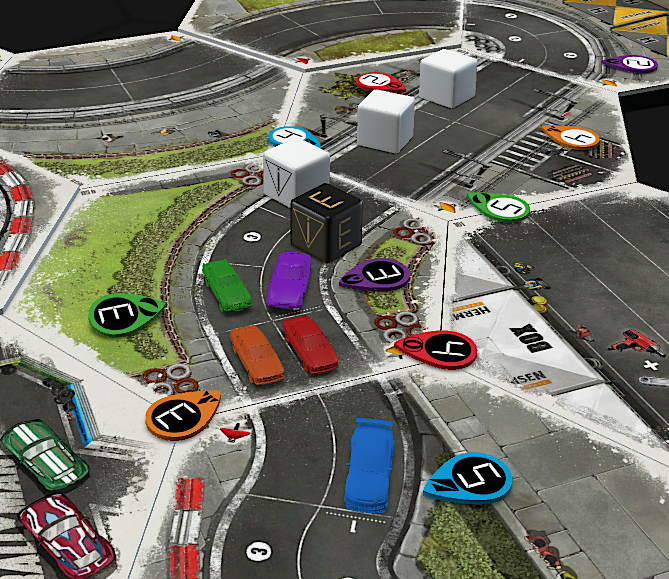Select the green gear 5 token
Screen dimensions: 669x579
(x=501, y=206)
